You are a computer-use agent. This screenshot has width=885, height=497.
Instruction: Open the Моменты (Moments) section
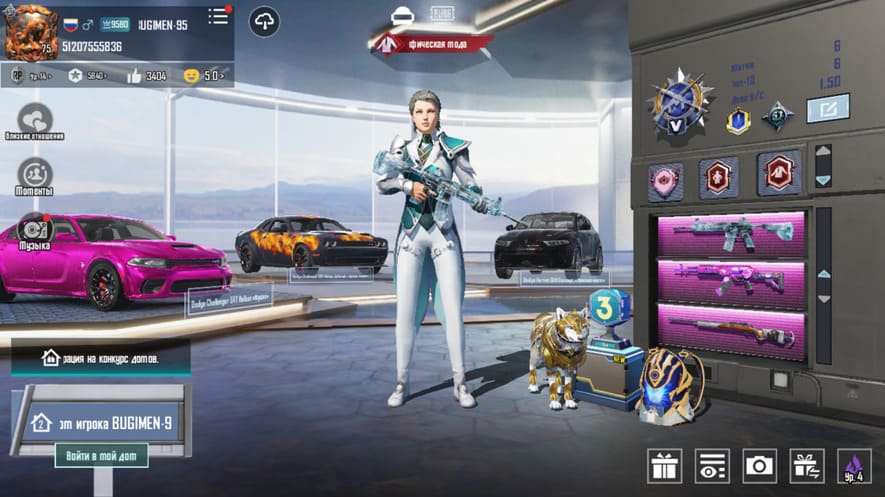[x=35, y=174]
